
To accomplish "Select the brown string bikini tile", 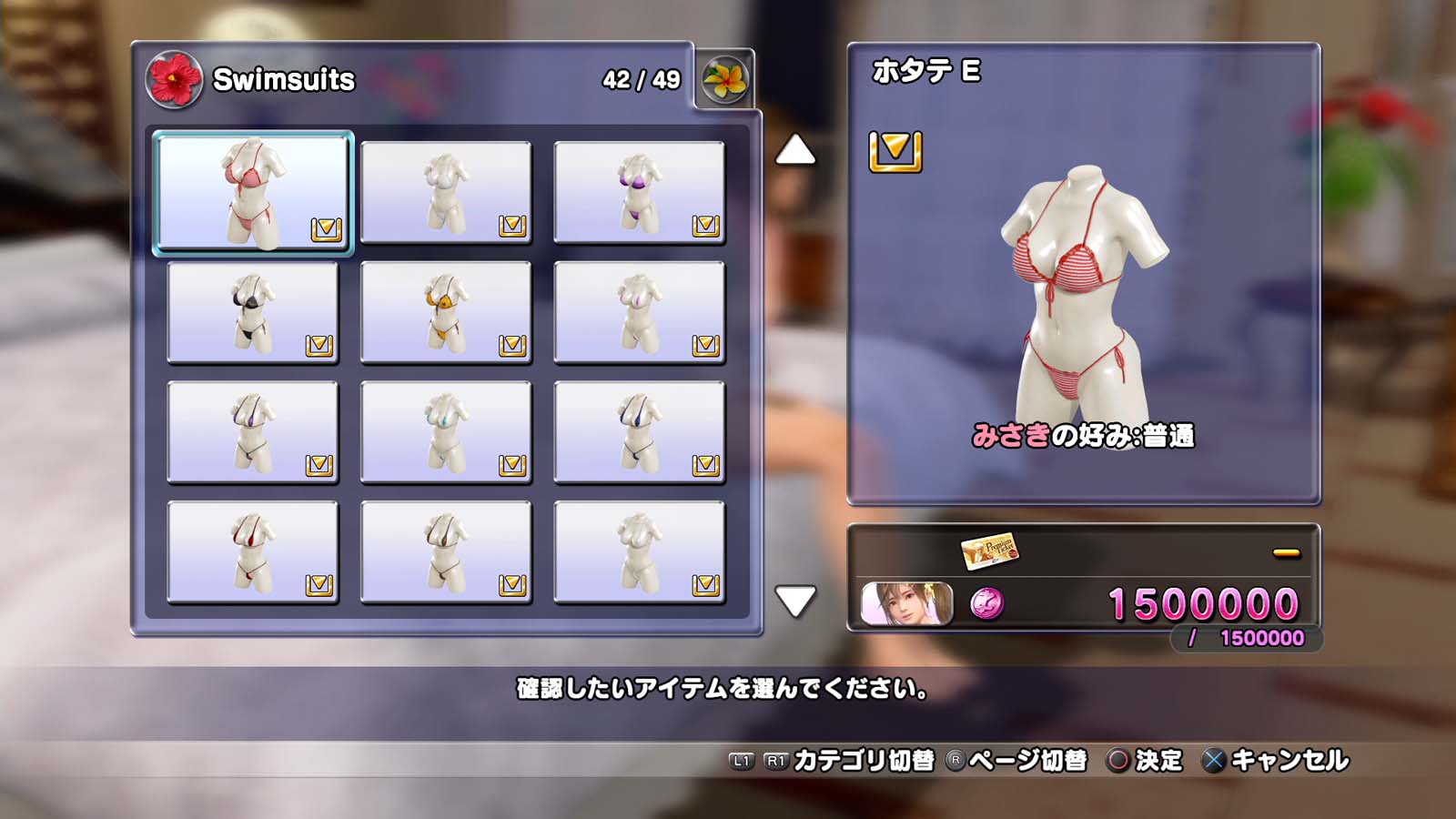I will 446,551.
